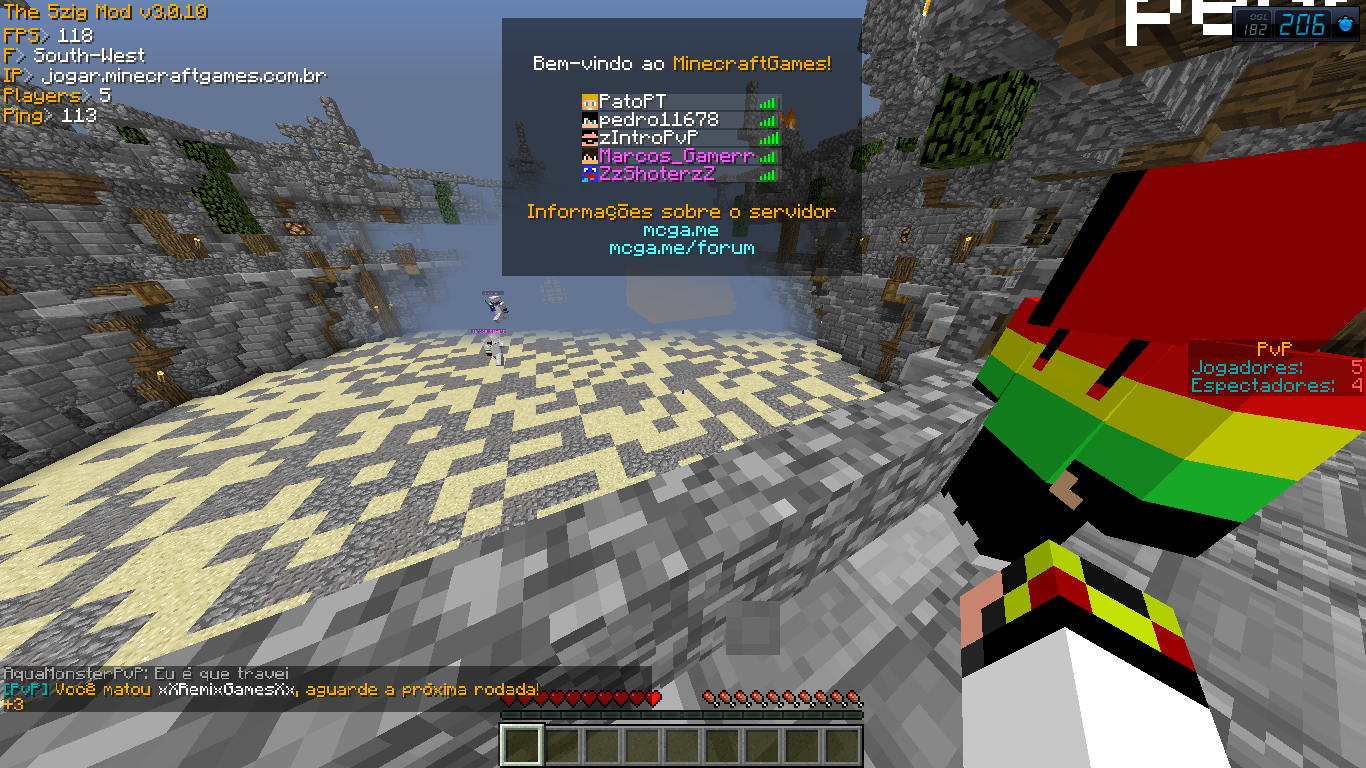Pick ZzShoterzZ from the player list
The width and height of the screenshot is (1366, 768).
pos(657,174)
